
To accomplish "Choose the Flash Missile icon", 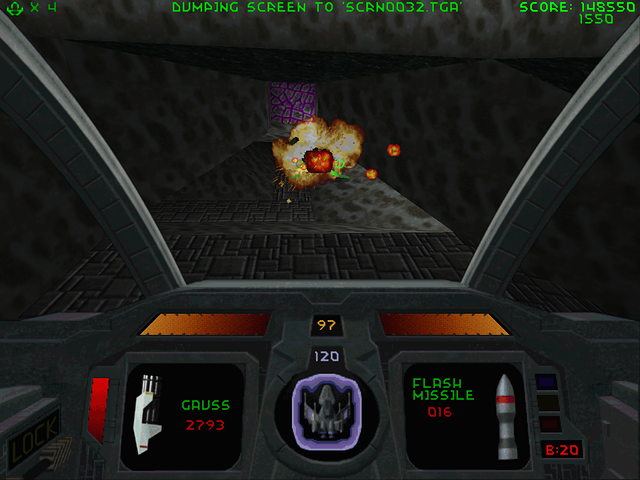I will 506,410.
